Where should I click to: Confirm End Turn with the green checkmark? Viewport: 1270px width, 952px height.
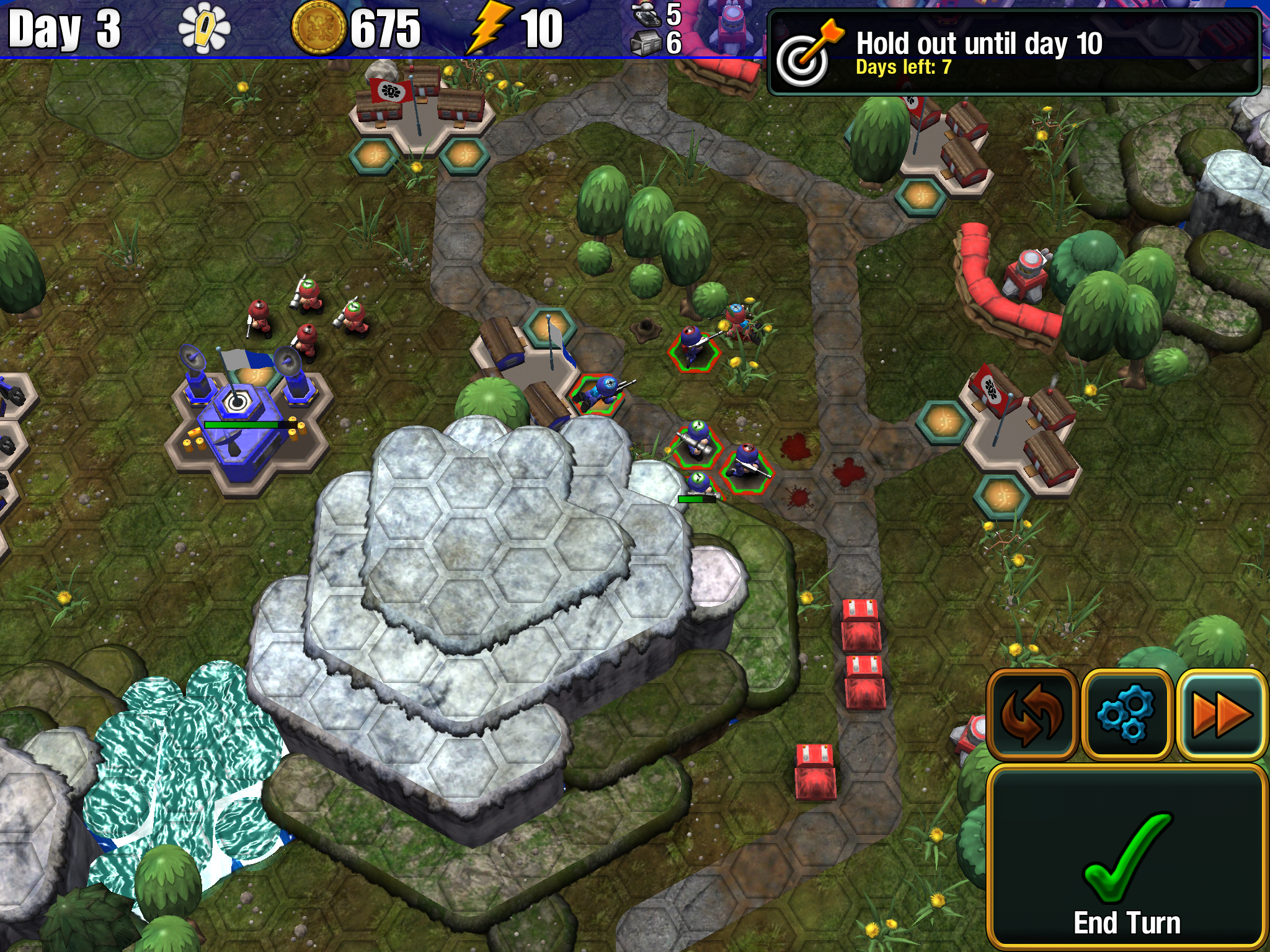1126,858
